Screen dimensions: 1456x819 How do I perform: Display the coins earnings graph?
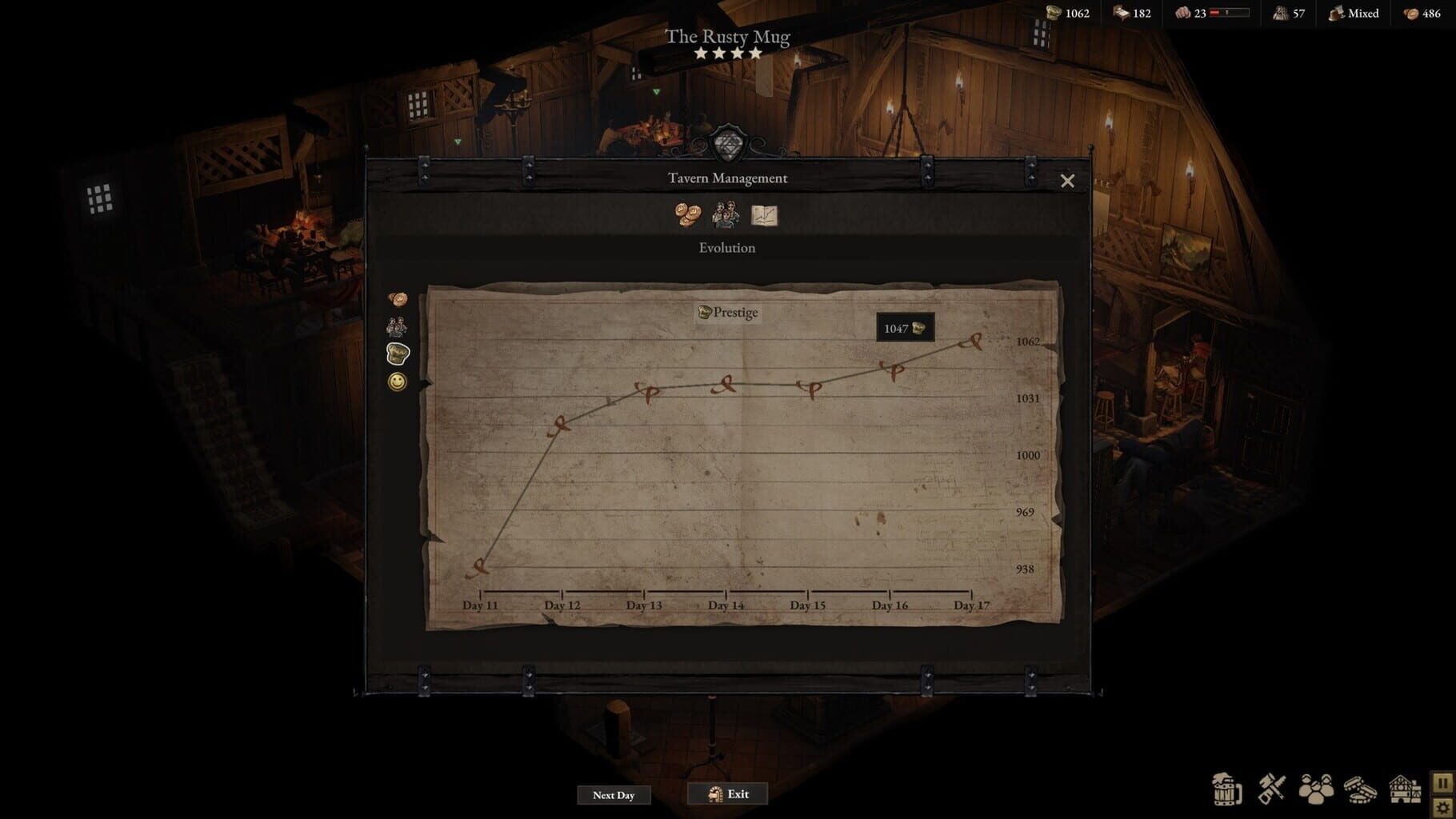(x=398, y=298)
